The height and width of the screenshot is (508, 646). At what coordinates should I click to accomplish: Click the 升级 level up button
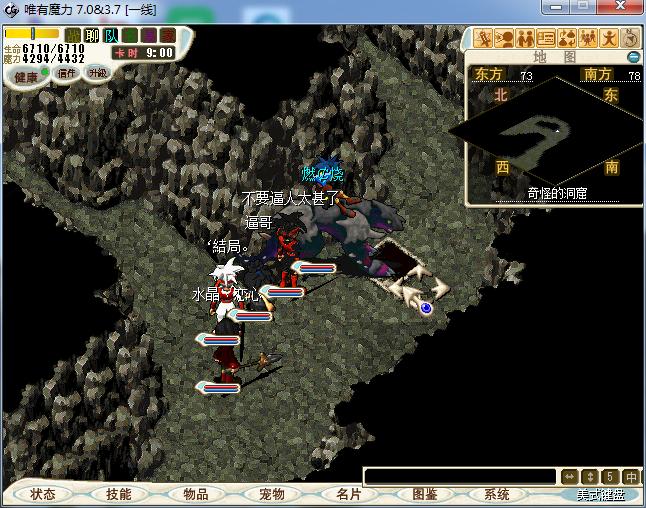click(97, 73)
